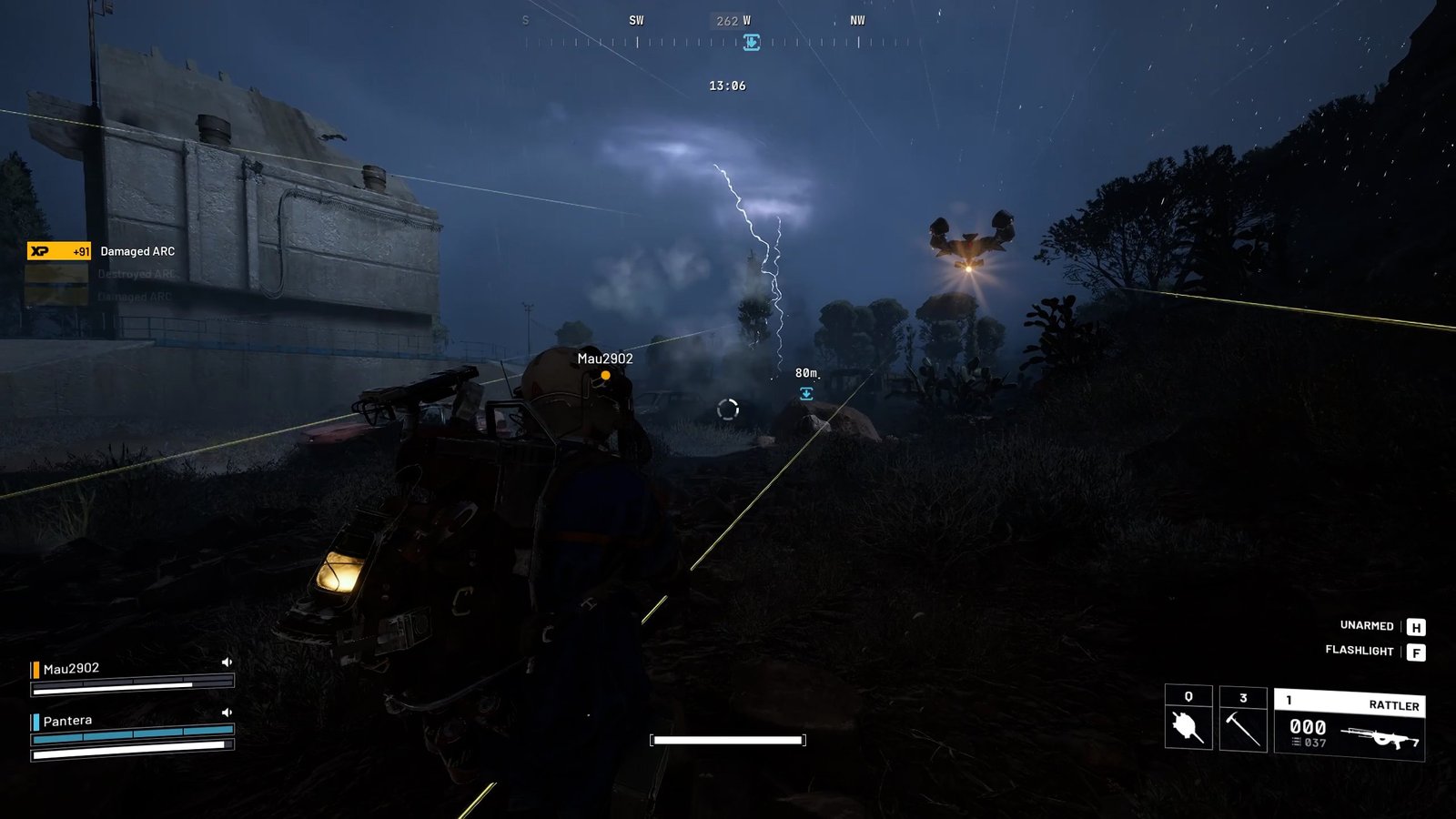Select the spiked gadget slot

pyautogui.click(x=1188, y=720)
